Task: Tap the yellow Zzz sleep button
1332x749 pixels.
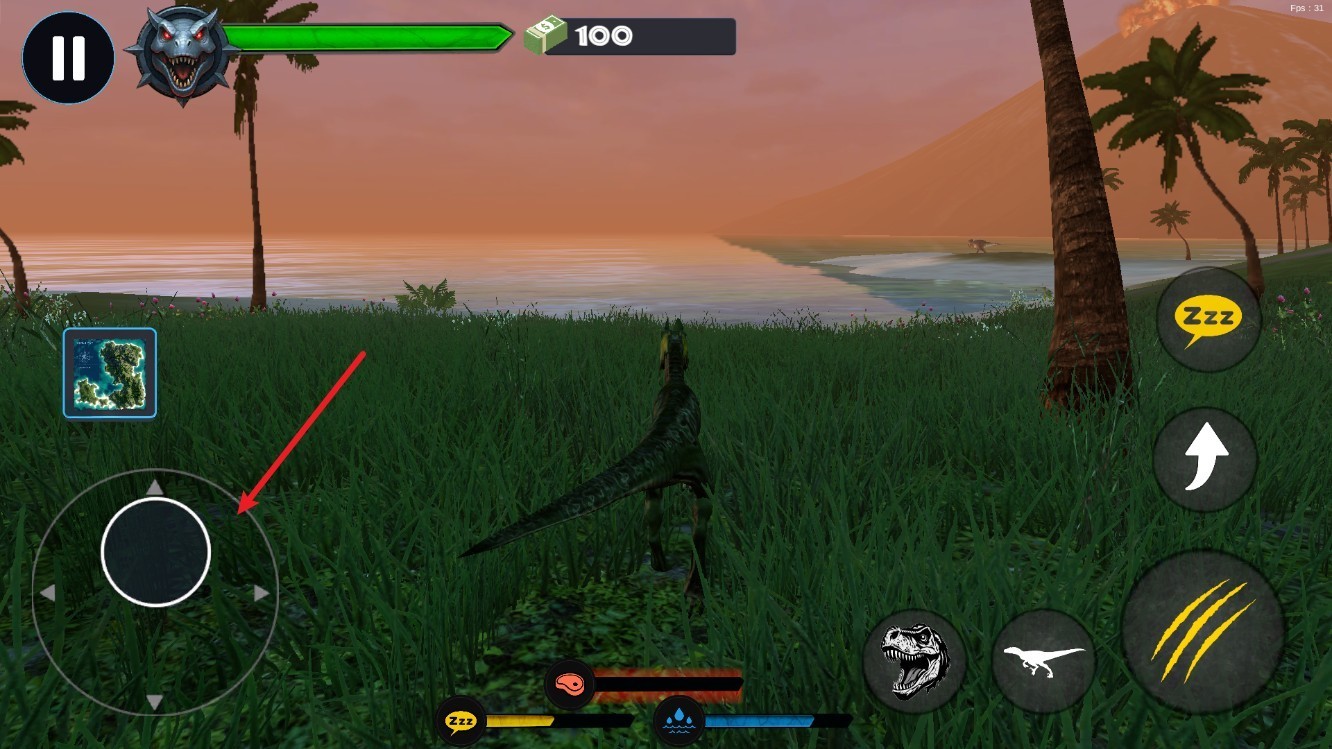Action: click(x=1208, y=320)
